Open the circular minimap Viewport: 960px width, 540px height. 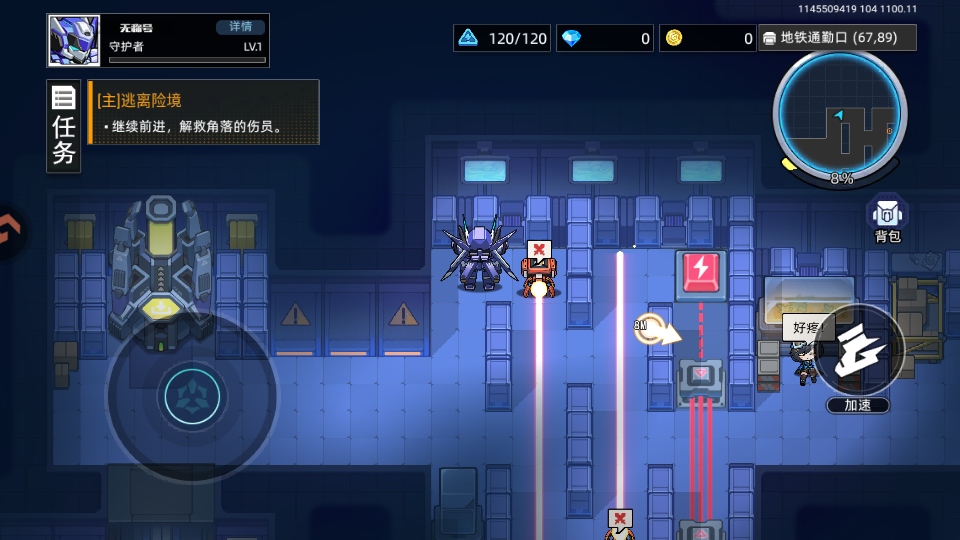click(840, 112)
